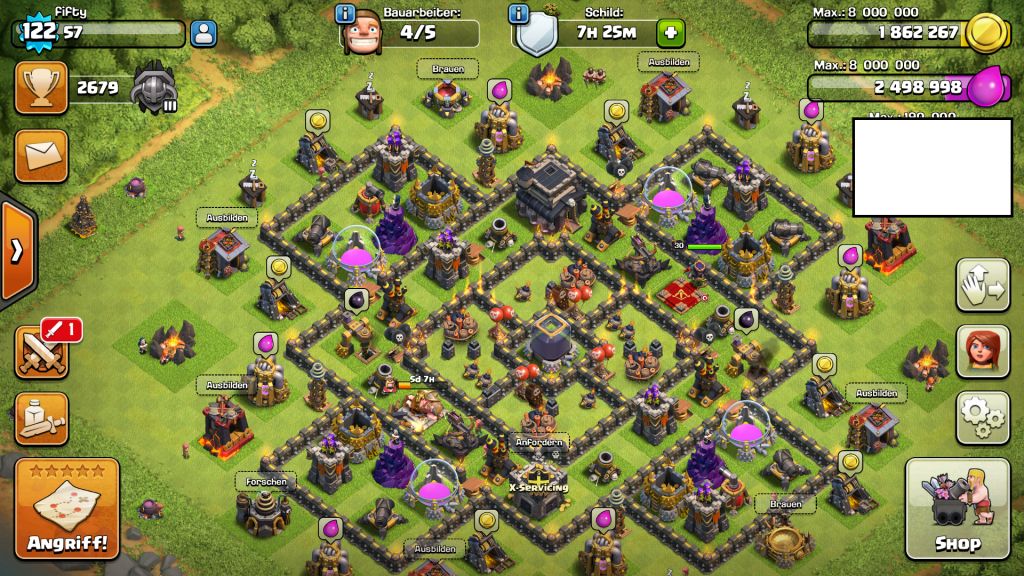Show the builder info icon
1024x576 pixels.
(346, 14)
